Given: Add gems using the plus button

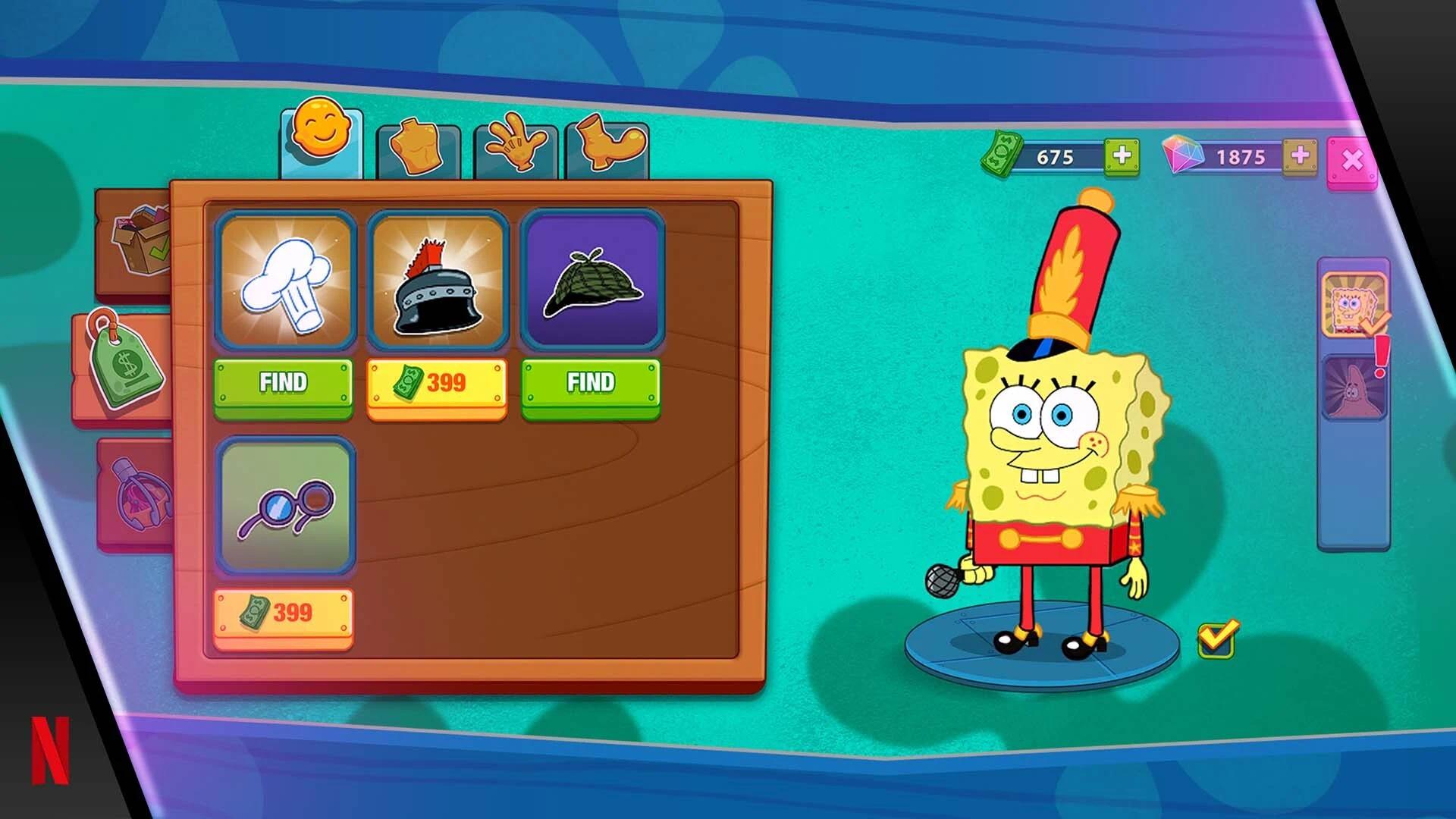Looking at the screenshot, I should 1298,157.
